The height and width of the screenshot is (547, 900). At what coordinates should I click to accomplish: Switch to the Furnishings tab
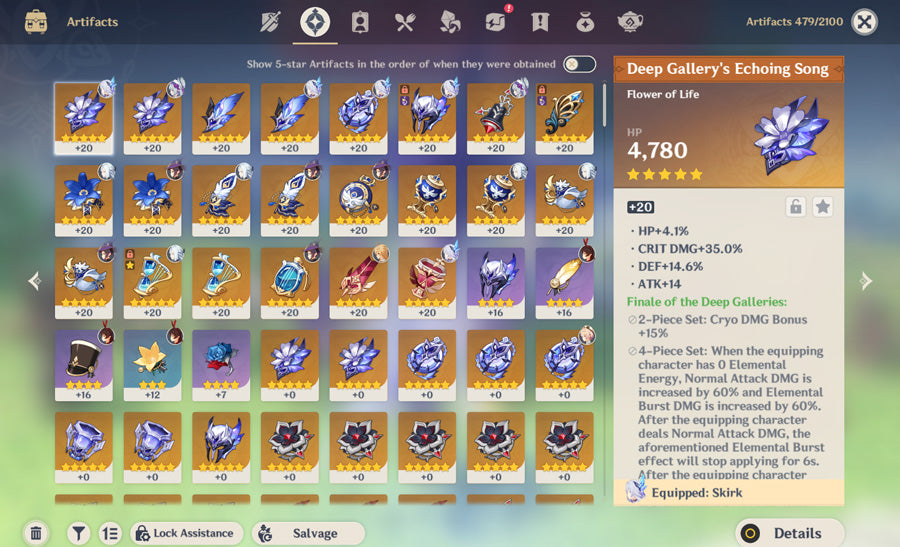(x=630, y=22)
